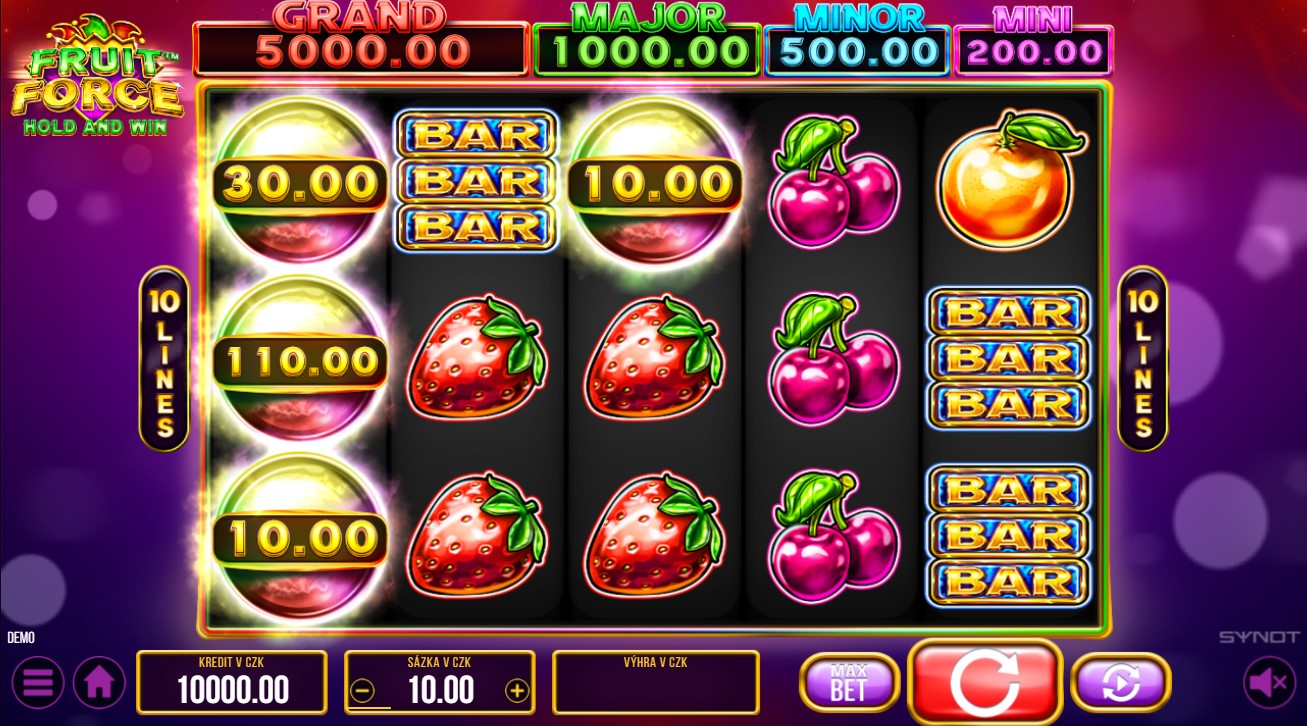Image resolution: width=1307 pixels, height=726 pixels.
Task: Click the MAX BET button
Action: tap(849, 682)
